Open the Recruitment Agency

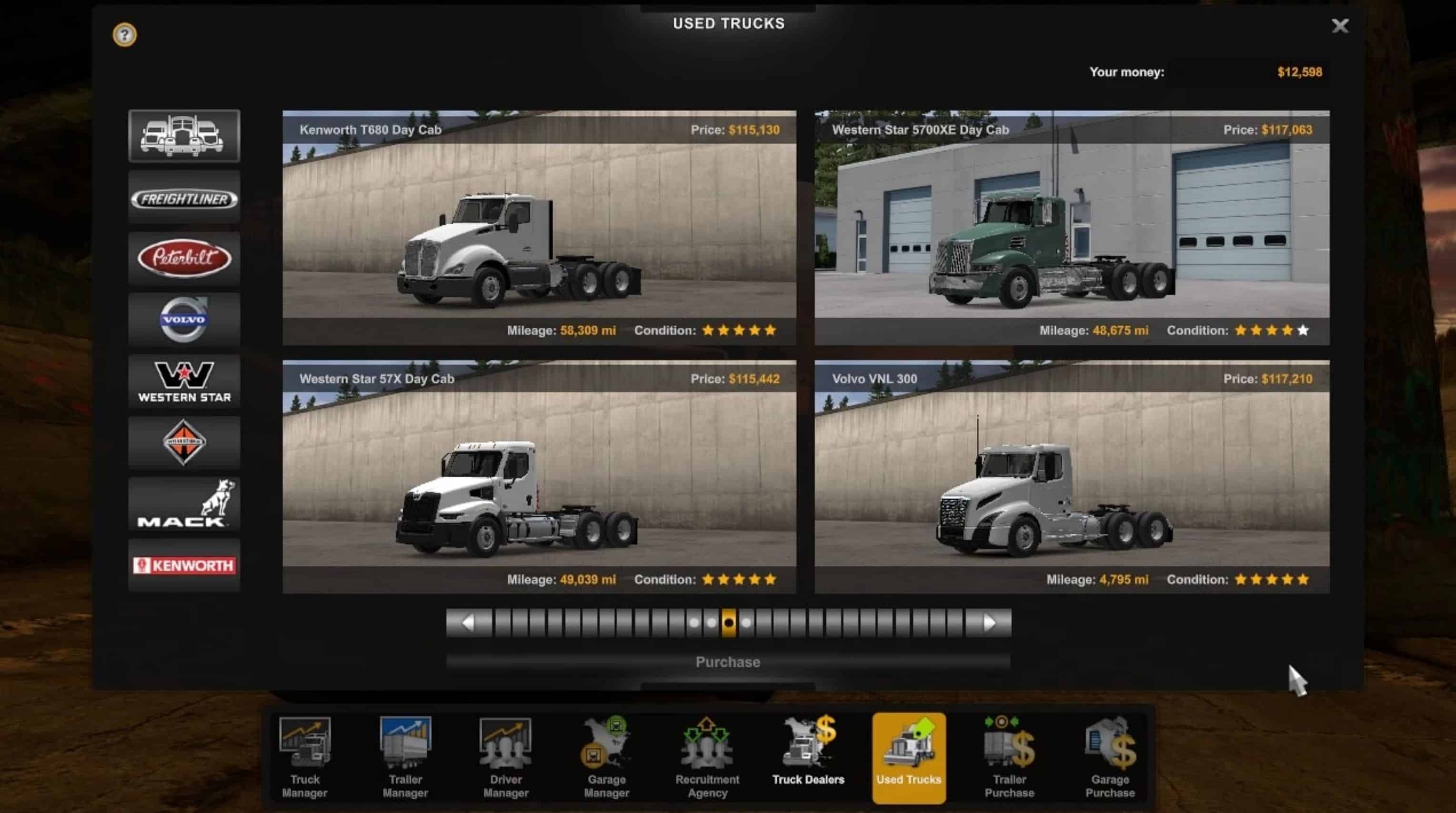707,758
